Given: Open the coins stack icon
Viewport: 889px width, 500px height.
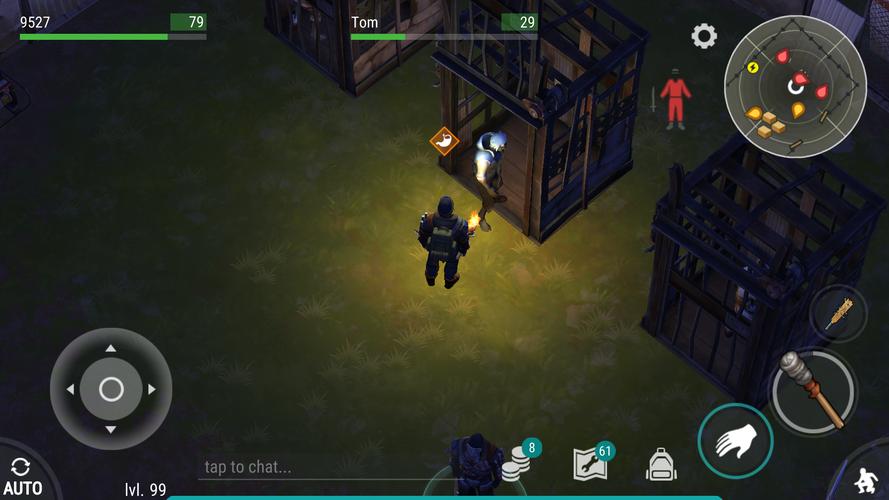Looking at the screenshot, I should coord(516,463).
